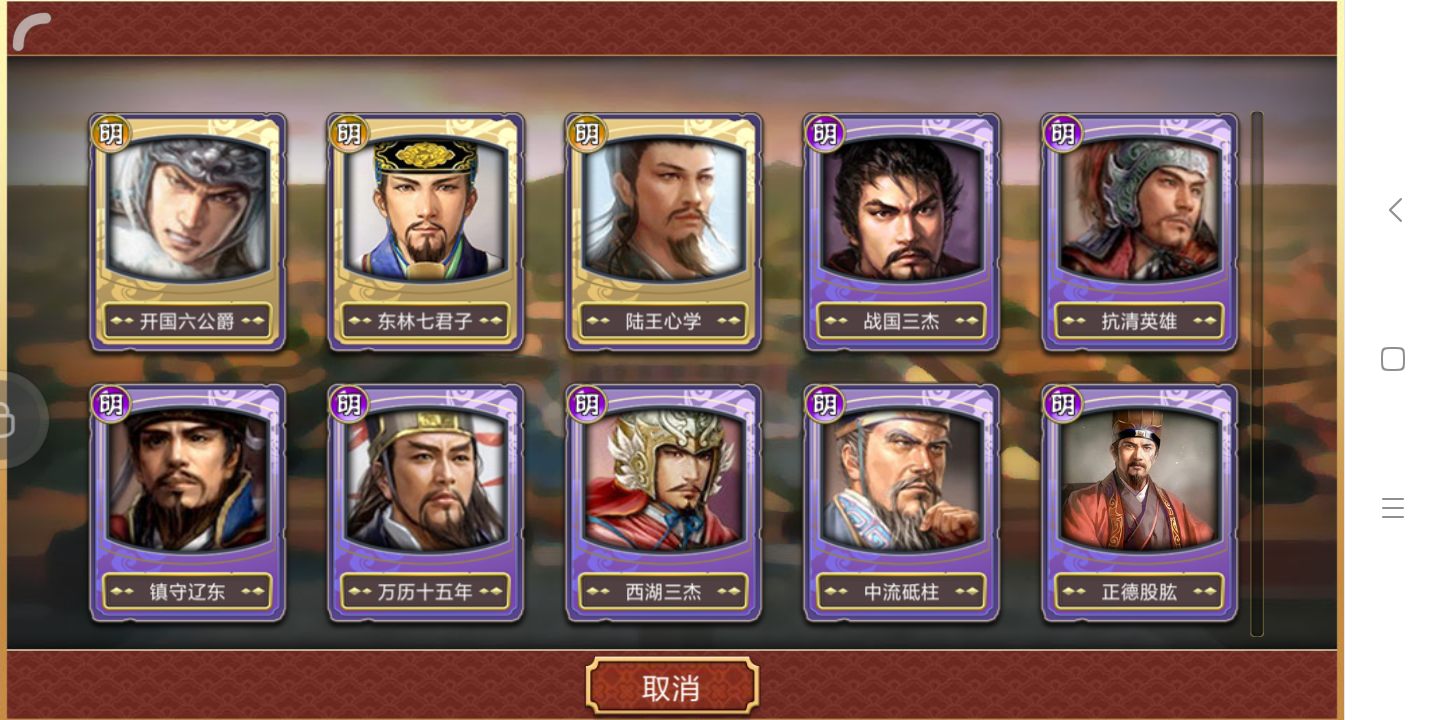Image resolution: width=1440 pixels, height=720 pixels.
Task: Click the 抗清英雄 nameplate label
Action: (1138, 320)
